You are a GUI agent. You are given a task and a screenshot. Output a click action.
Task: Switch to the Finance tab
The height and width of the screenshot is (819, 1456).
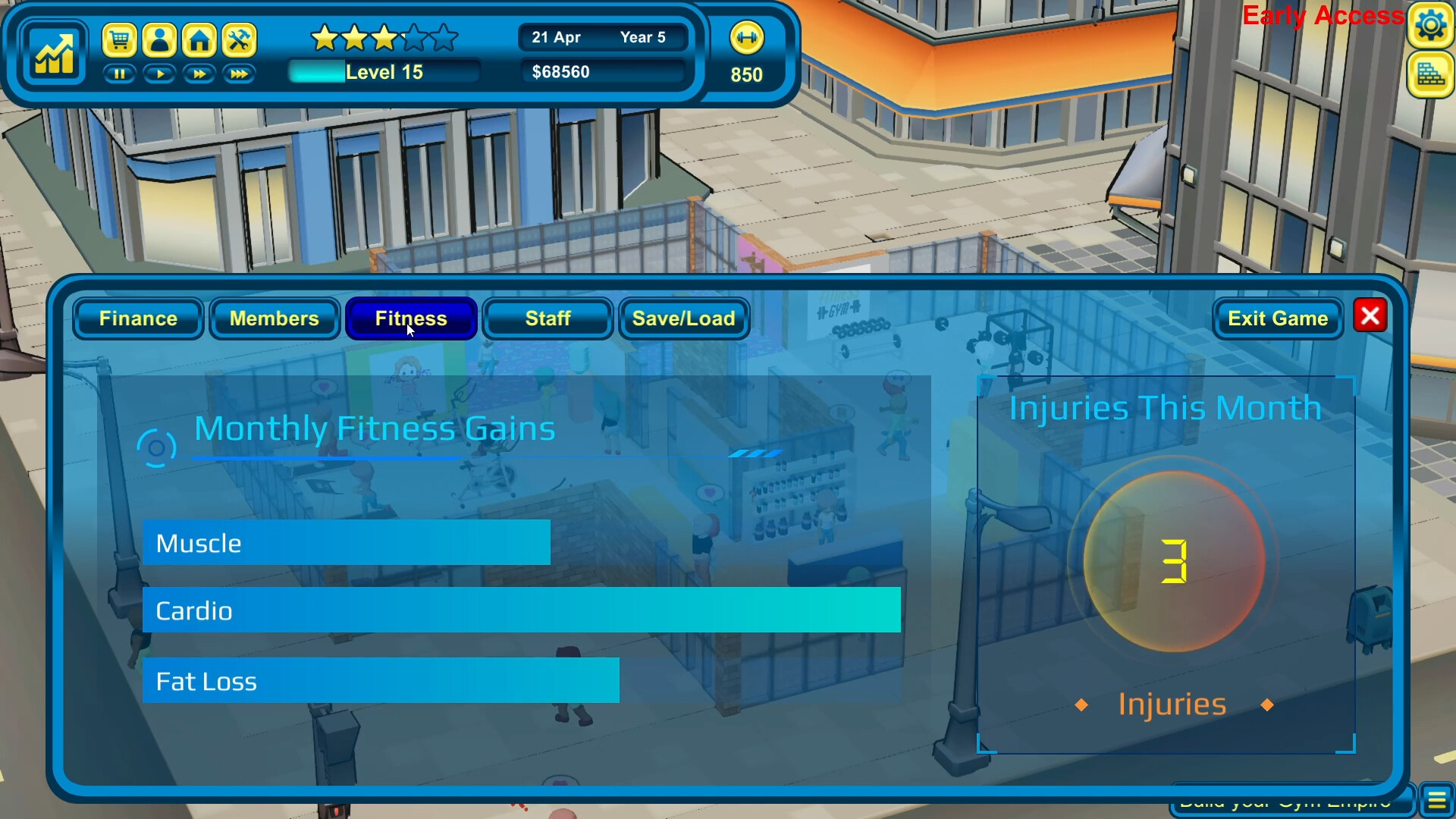pyautogui.click(x=137, y=318)
